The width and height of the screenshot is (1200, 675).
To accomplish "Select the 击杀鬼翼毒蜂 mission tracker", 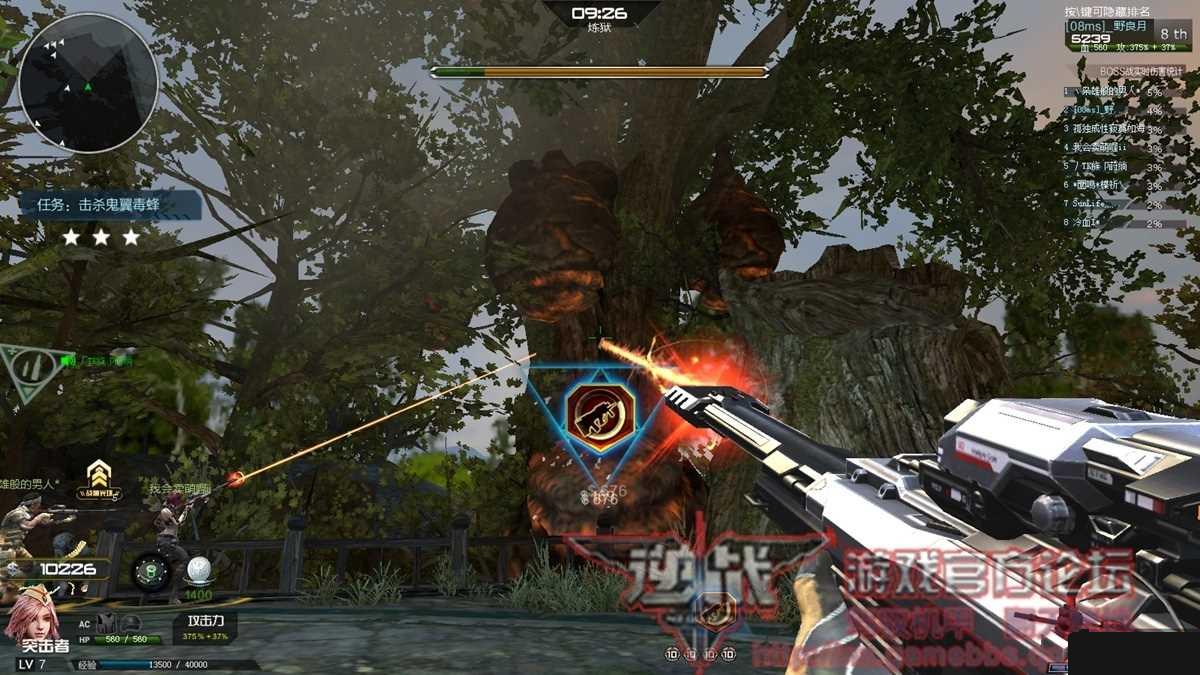I will coord(111,205).
